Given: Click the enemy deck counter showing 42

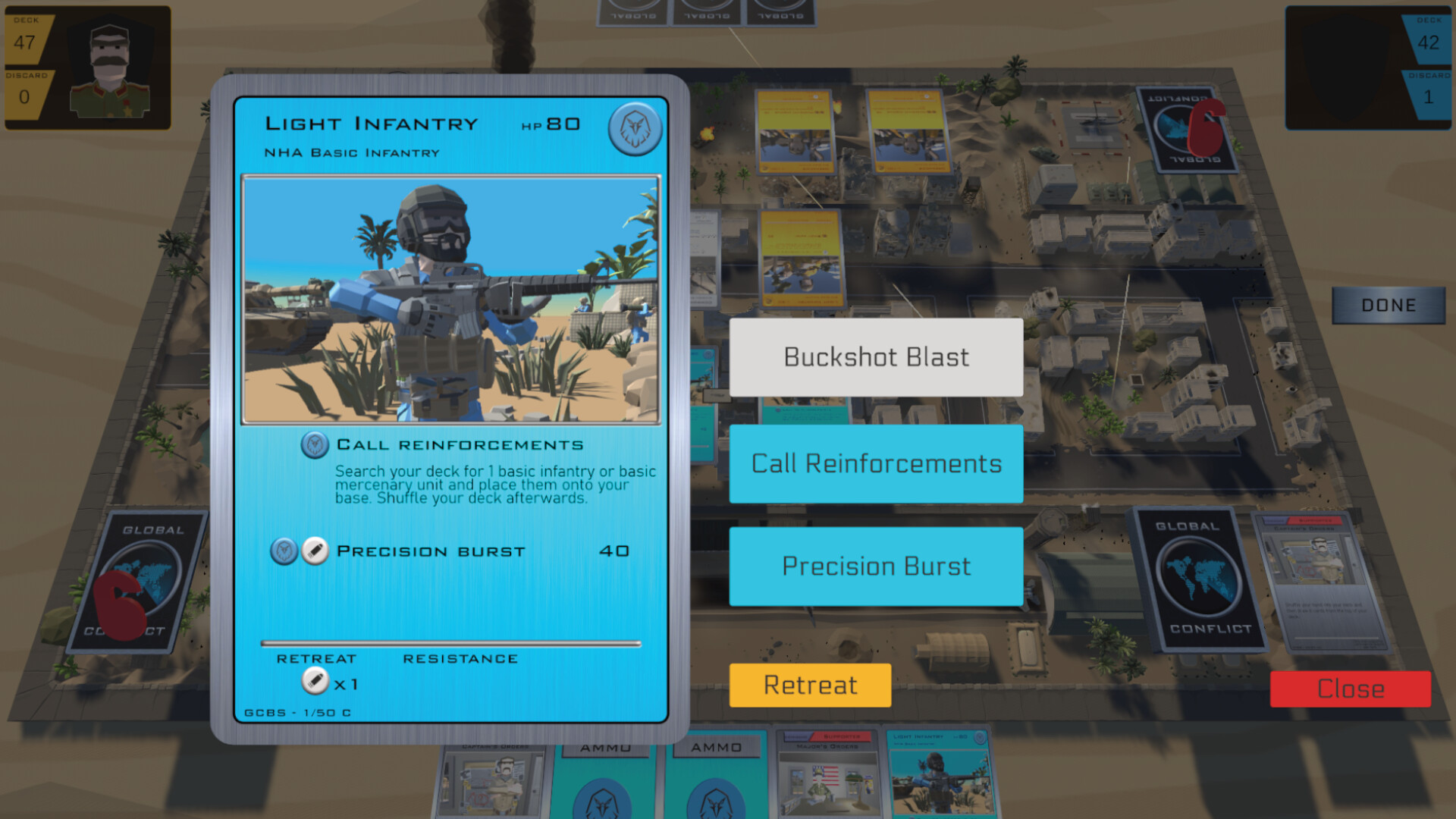Looking at the screenshot, I should (x=1430, y=43).
